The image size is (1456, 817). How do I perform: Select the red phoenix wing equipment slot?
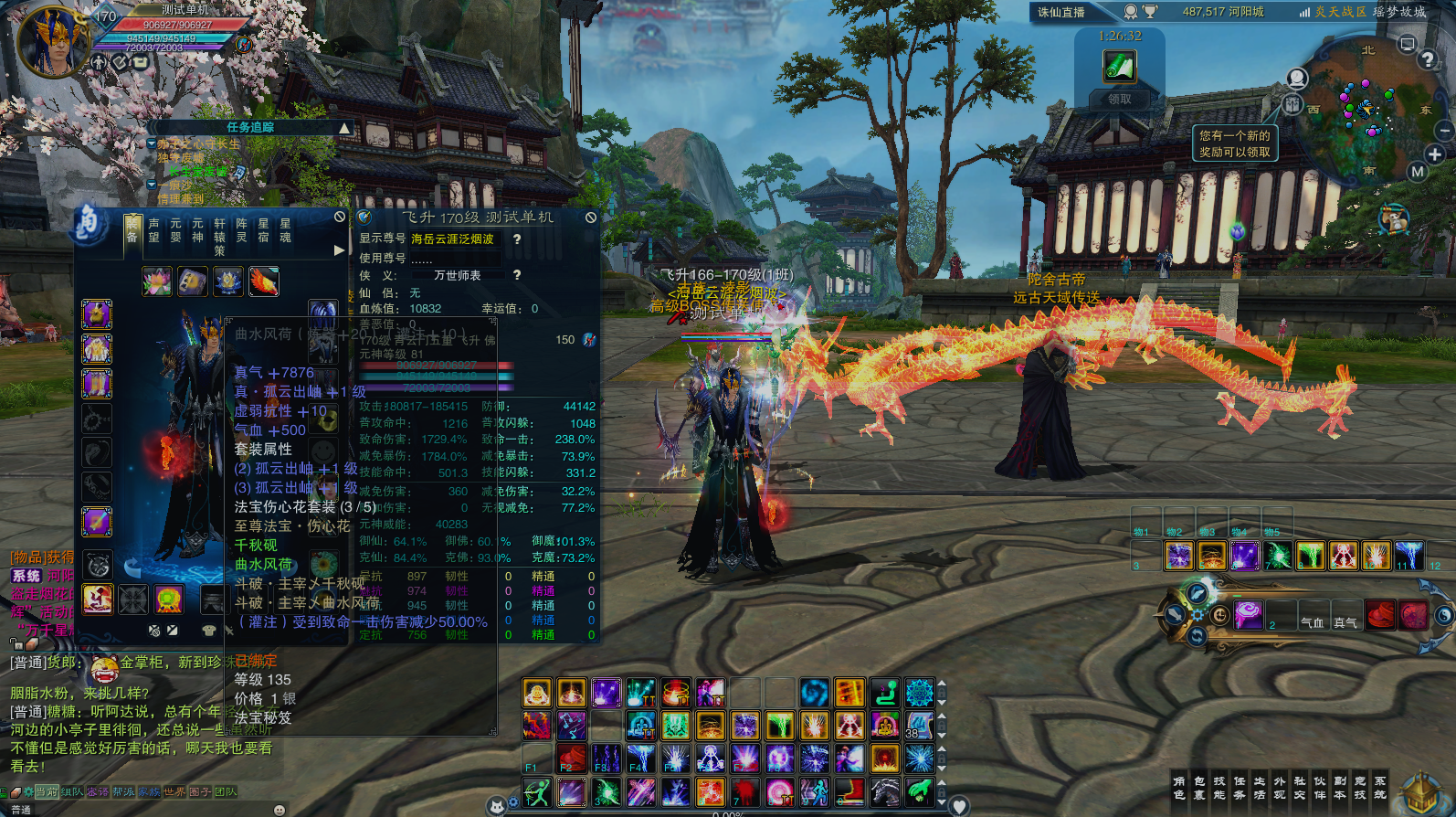click(x=264, y=281)
